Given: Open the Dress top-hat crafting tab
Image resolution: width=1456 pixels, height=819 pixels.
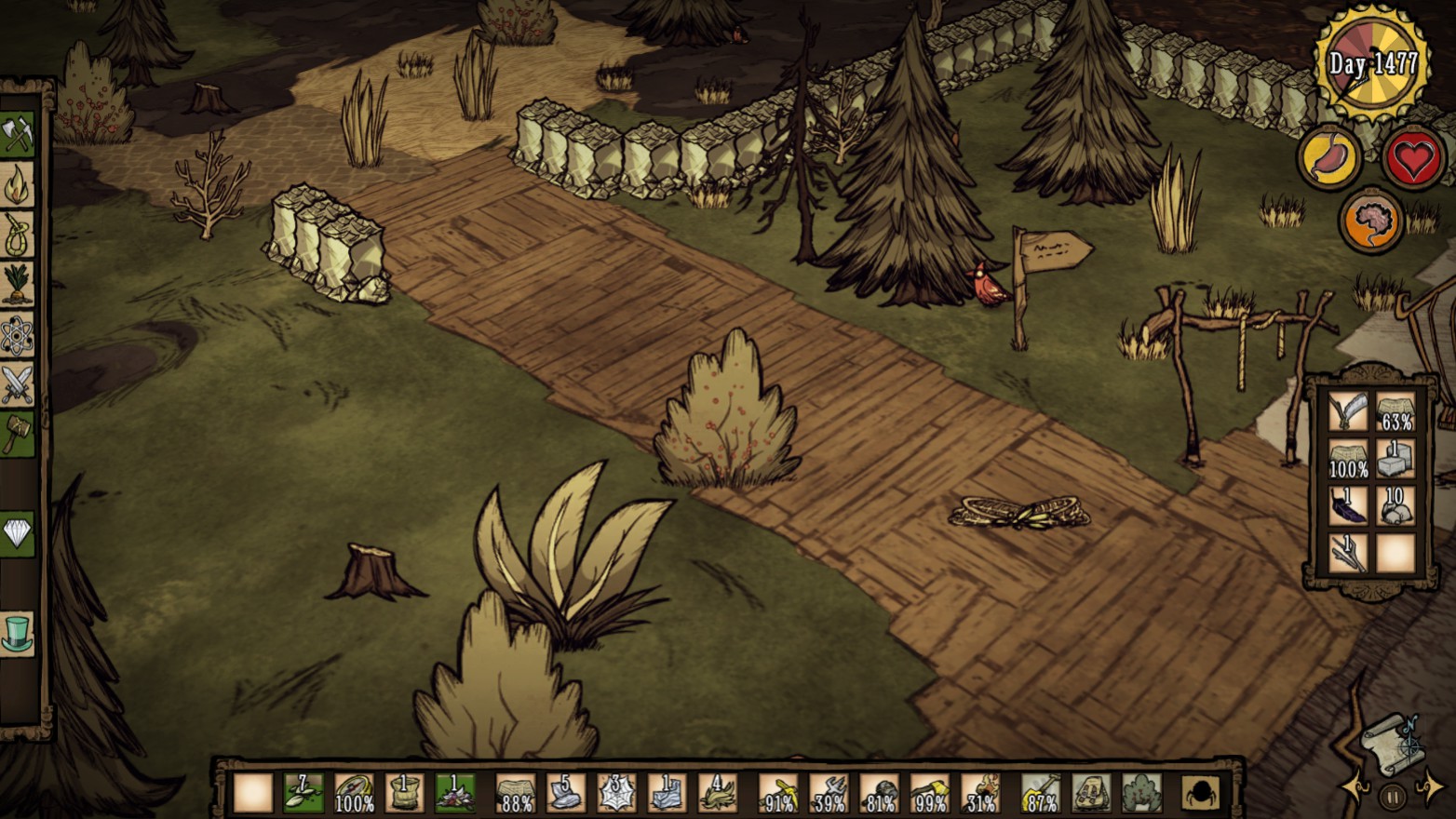Looking at the screenshot, I should 18,633.
